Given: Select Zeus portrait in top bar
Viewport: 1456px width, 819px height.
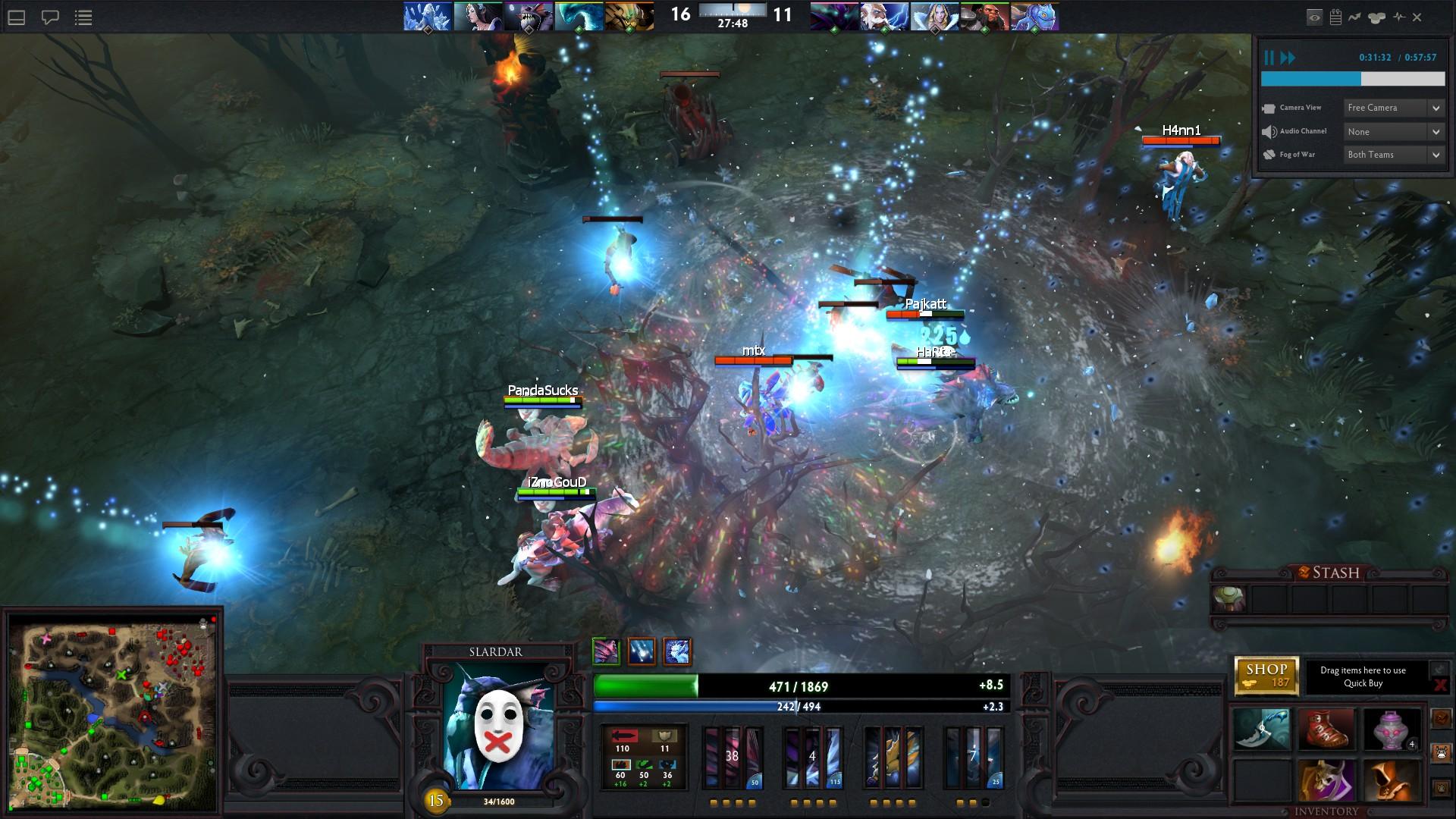Looking at the screenshot, I should tap(884, 16).
